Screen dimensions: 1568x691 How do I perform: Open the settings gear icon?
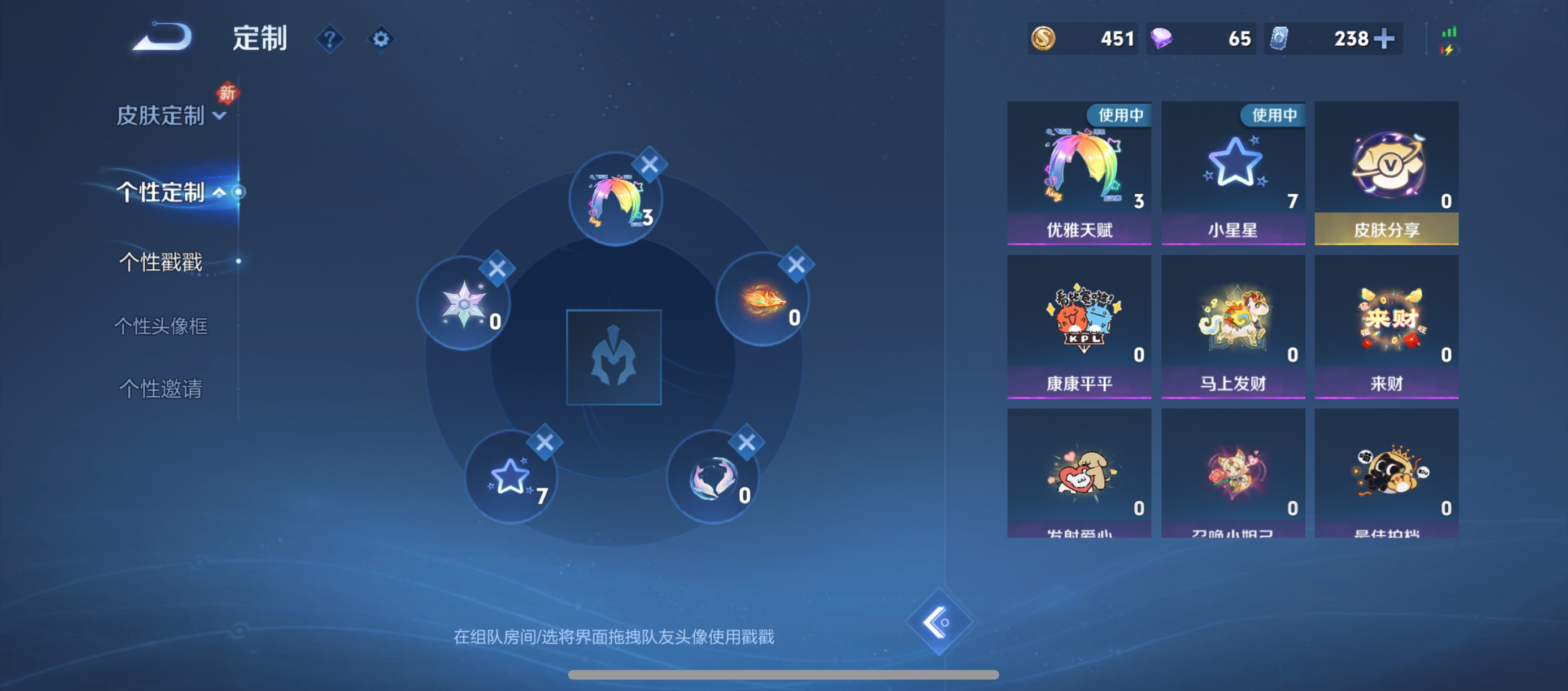tap(381, 38)
